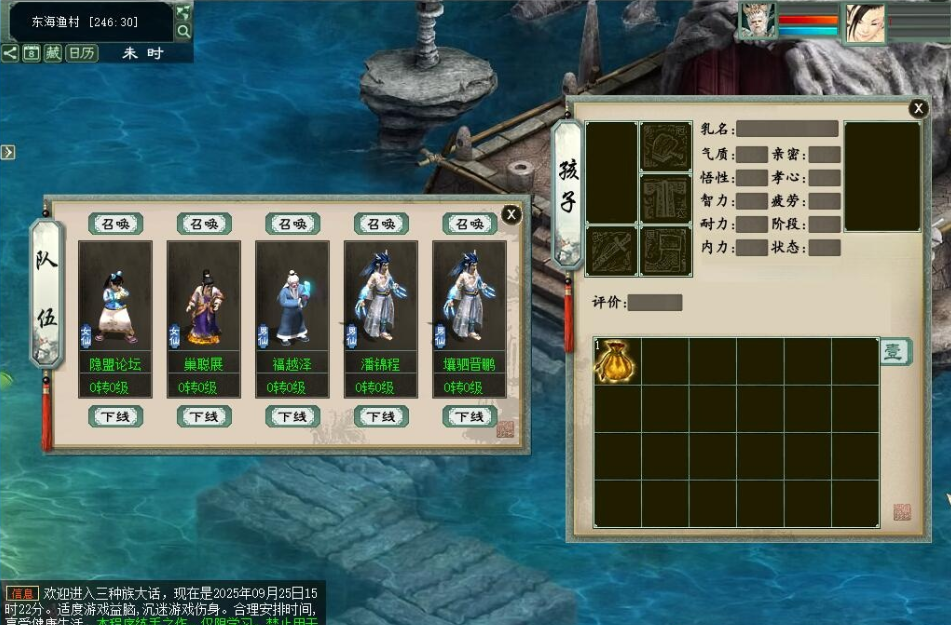Log off 巢聪展 using 下线
The image size is (951, 625).
pyautogui.click(x=204, y=416)
